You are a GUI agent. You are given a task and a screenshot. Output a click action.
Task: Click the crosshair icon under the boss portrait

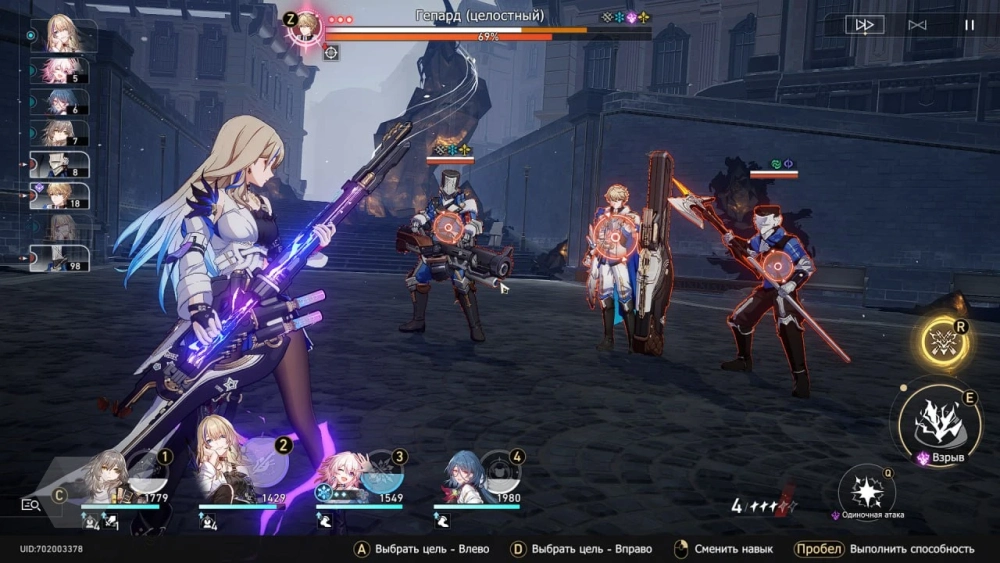(x=331, y=51)
